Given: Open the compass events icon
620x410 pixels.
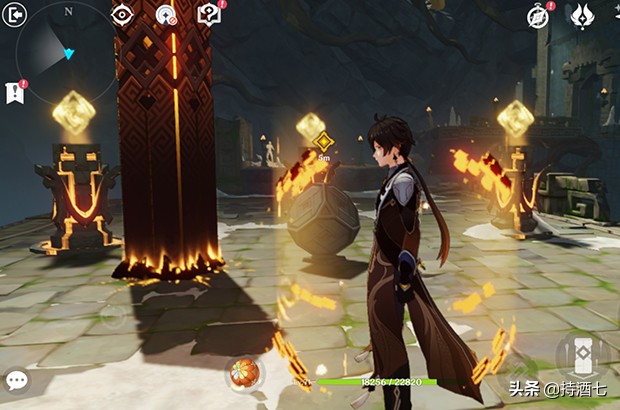Looking at the screenshot, I should [539, 16].
